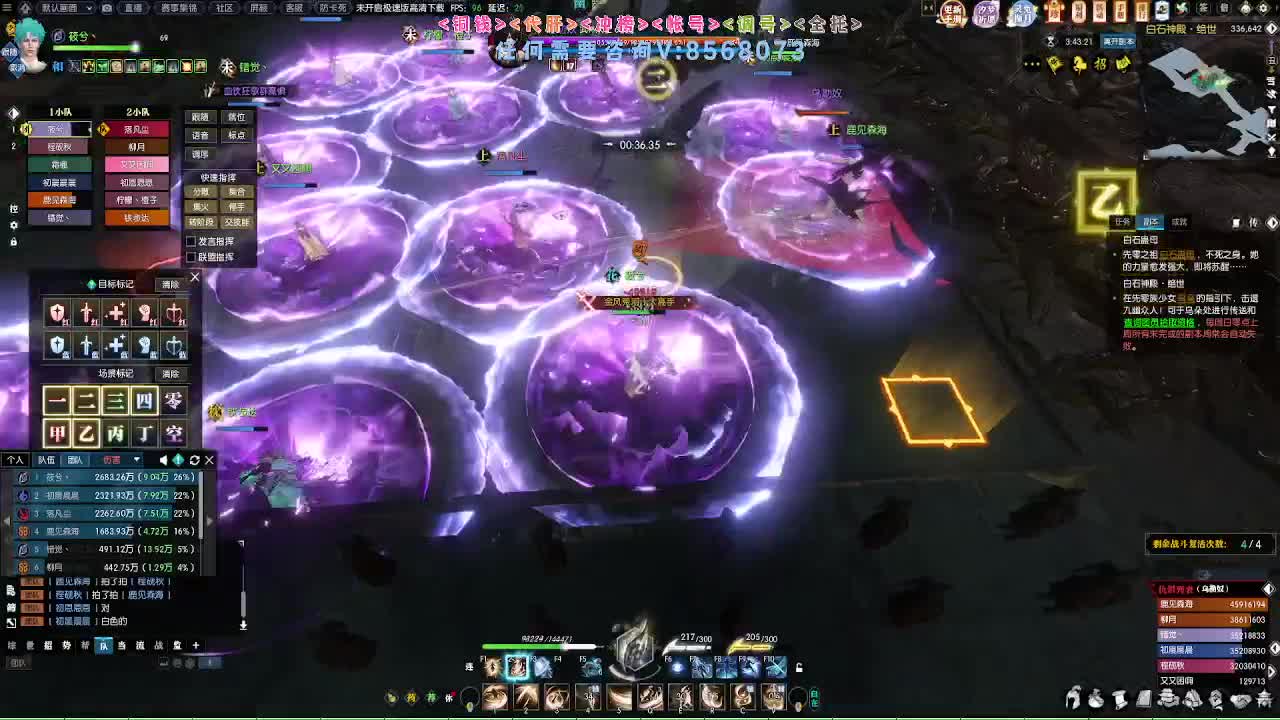Open the hamburger menu icon at top left

click(6, 7)
